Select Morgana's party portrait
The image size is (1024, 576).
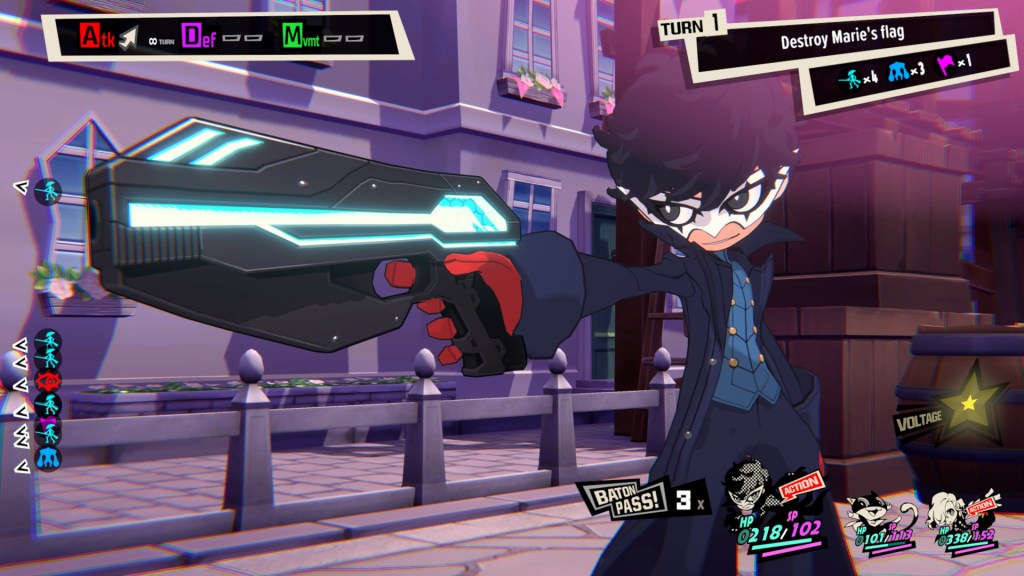(x=868, y=510)
